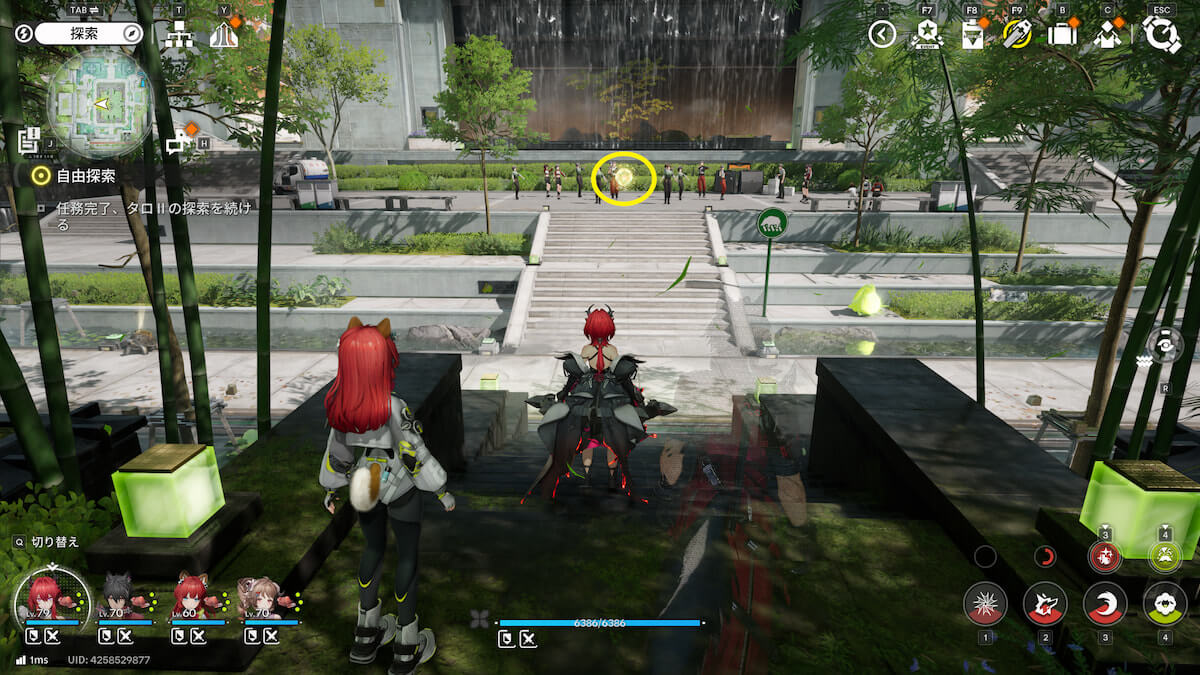Switch to the fox-eared level 60 character
Viewport: 1200px width, 675px height.
191,600
